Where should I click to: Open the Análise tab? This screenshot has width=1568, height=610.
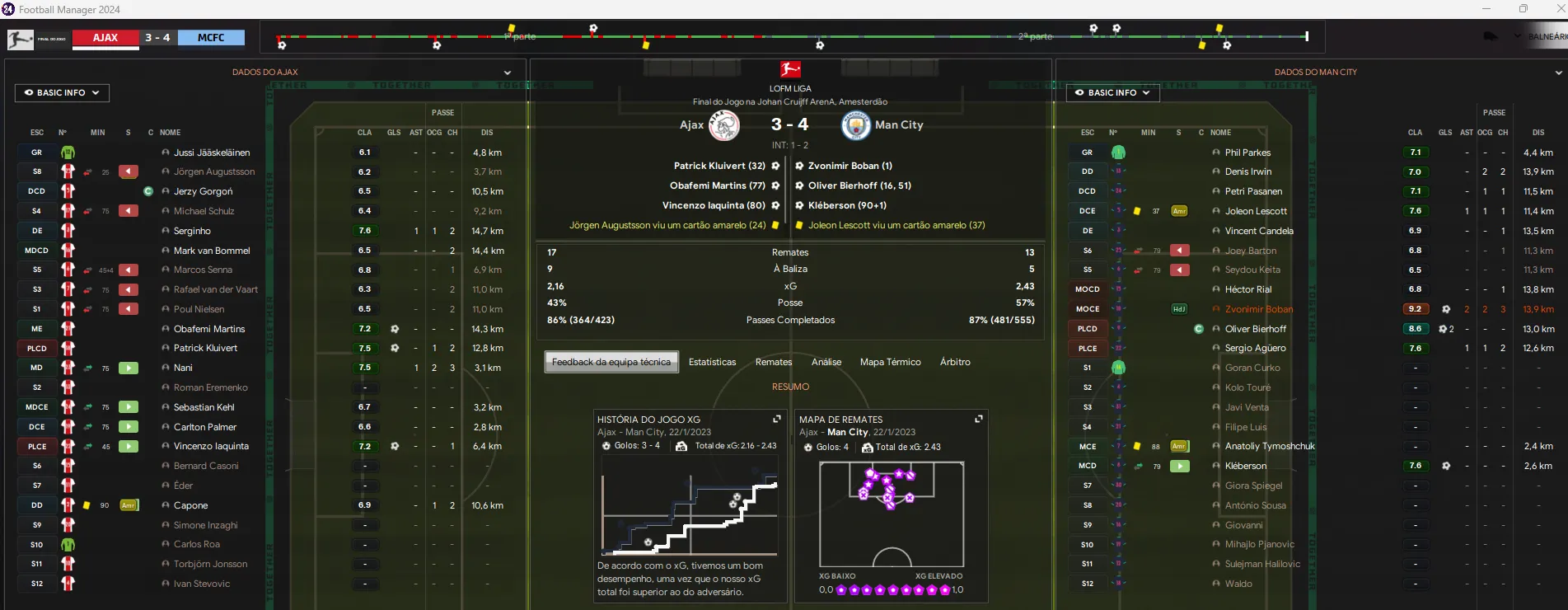(x=826, y=362)
